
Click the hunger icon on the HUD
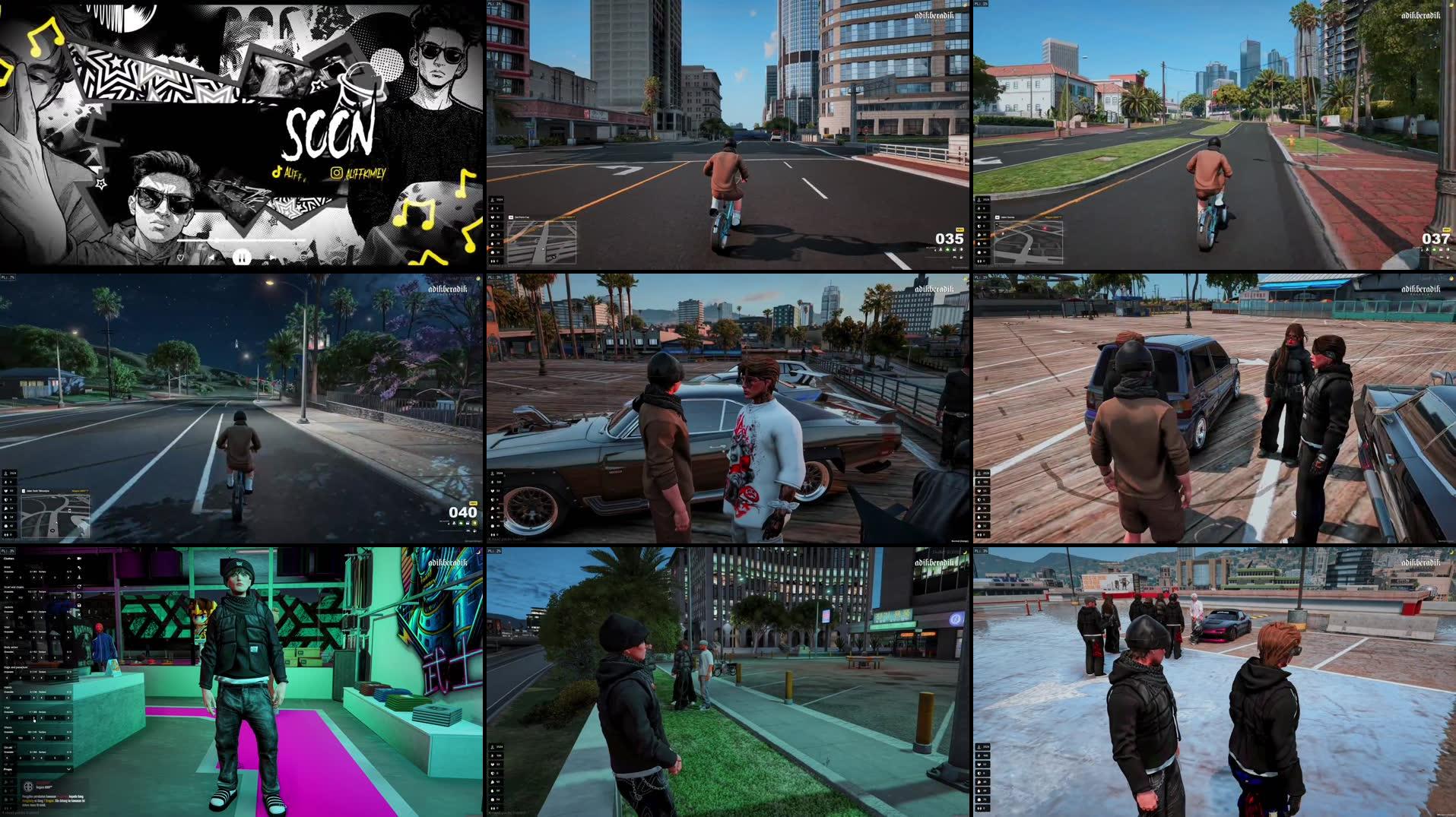point(6,508)
